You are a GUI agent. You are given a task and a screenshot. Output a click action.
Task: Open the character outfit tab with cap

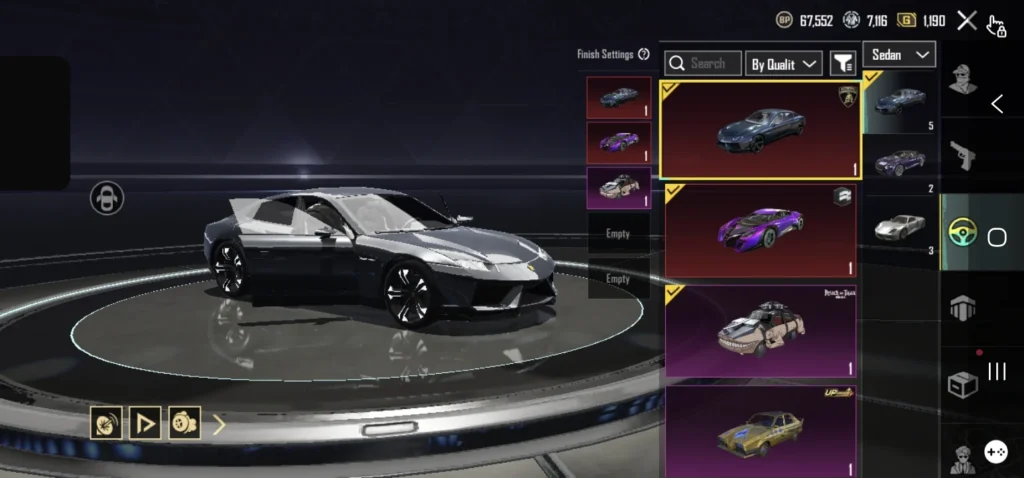963,79
